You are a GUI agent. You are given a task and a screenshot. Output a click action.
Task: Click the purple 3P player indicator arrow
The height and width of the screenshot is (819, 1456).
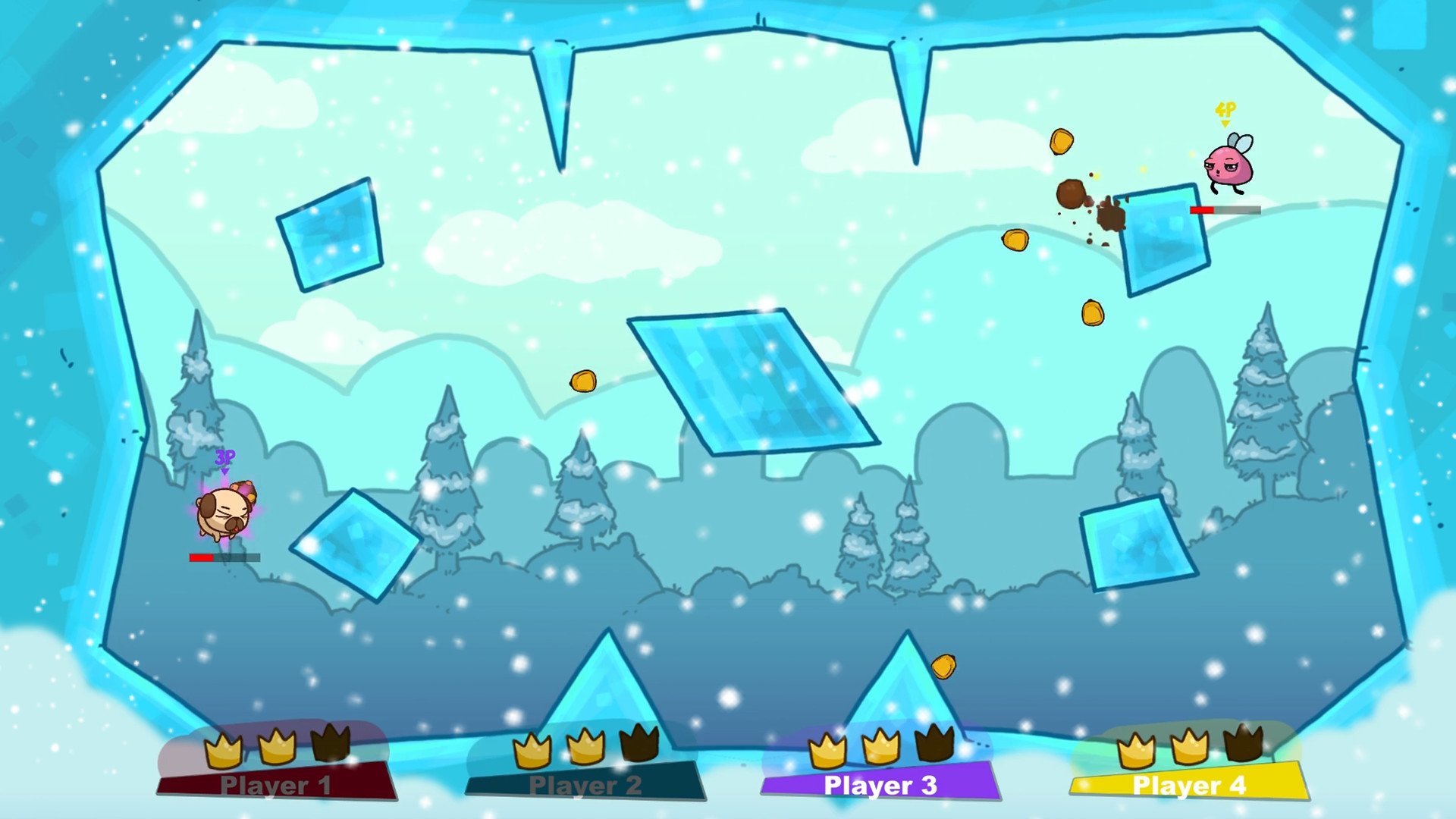225,459
